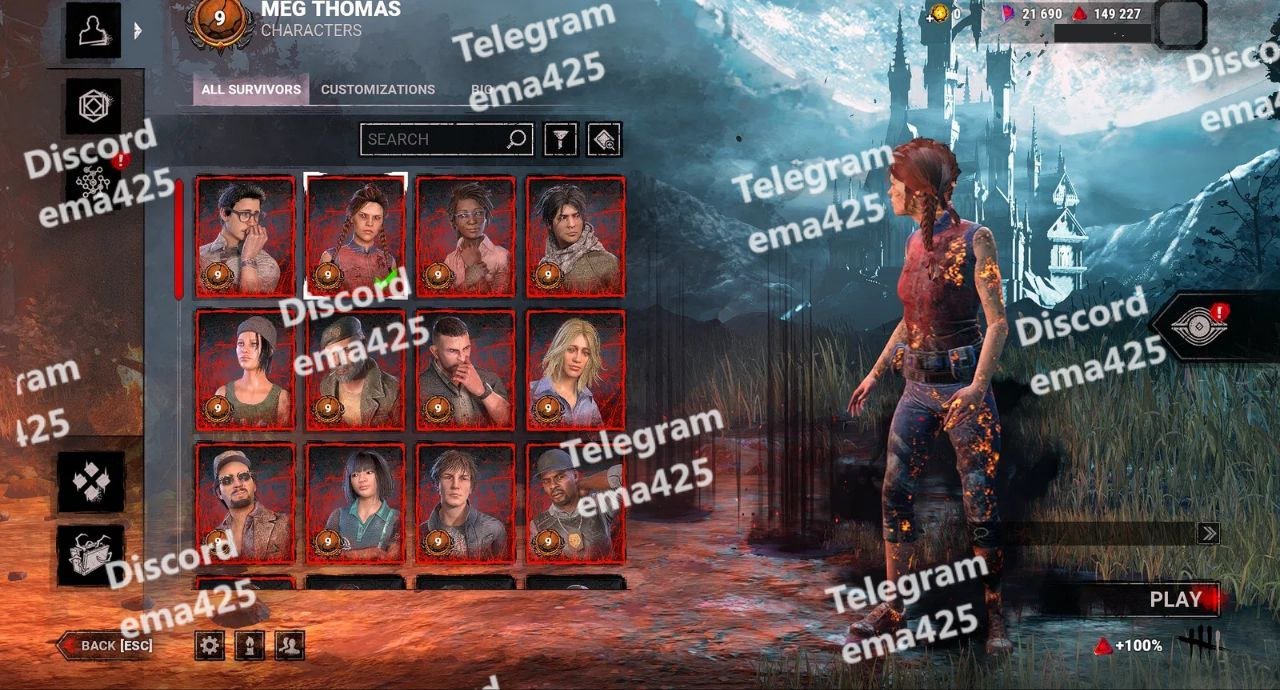
Task: Pick the blonde-haired survivor portrait
Action: tap(576, 370)
